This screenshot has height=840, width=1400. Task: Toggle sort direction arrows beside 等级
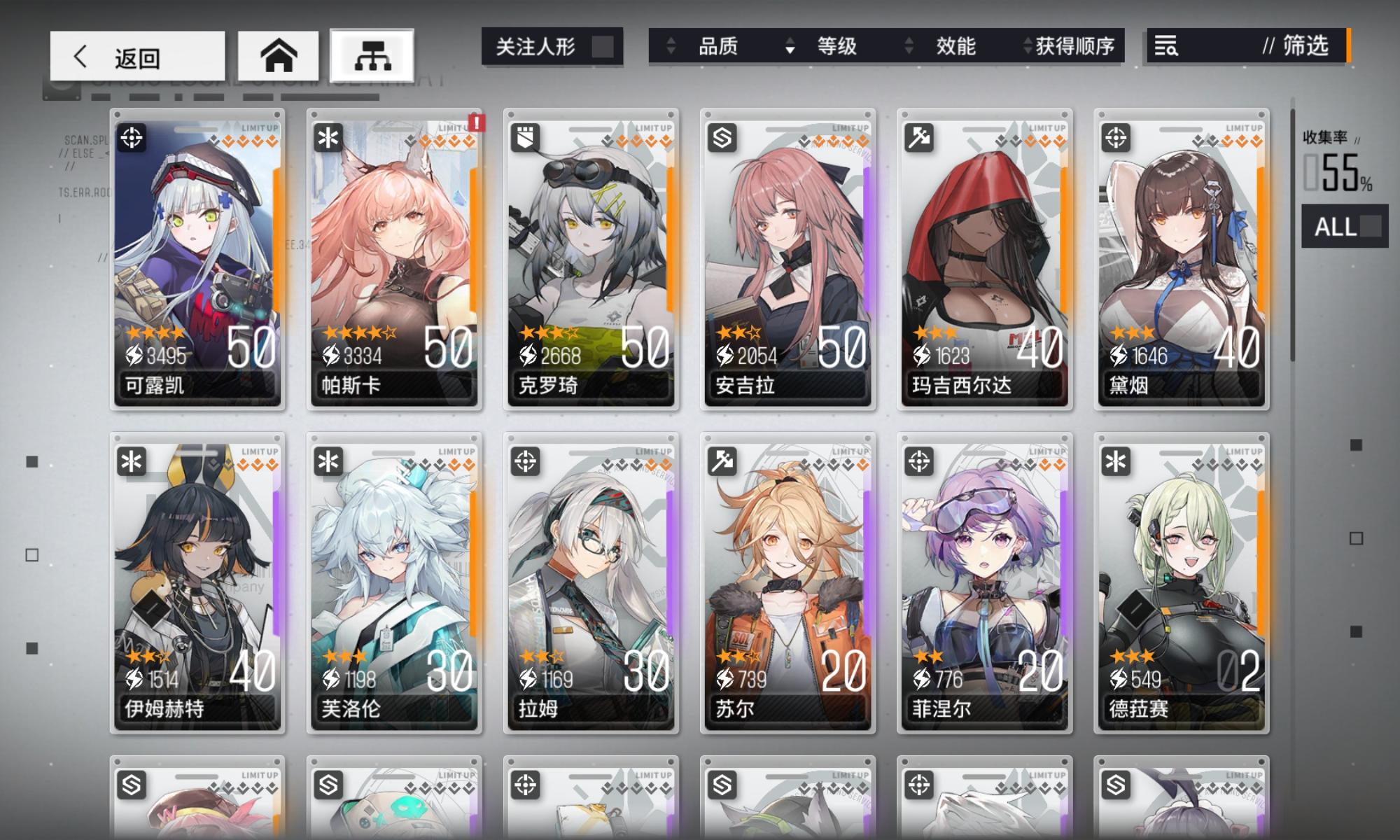click(x=790, y=47)
